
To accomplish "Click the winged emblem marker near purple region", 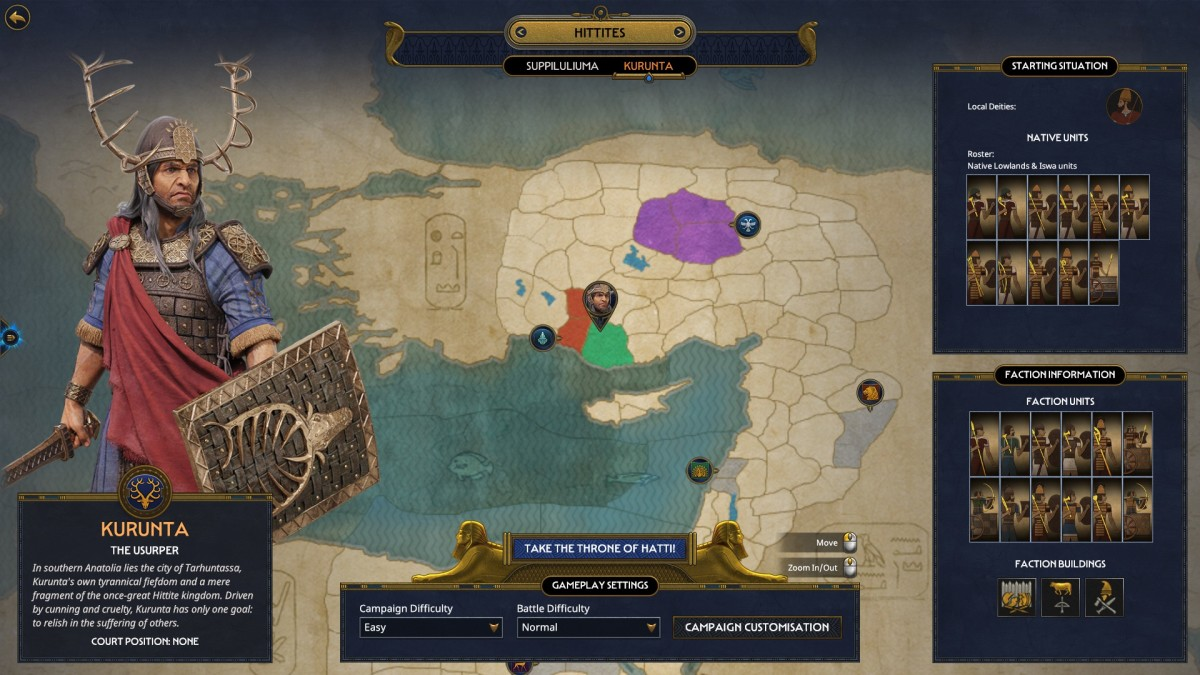I will (x=748, y=224).
